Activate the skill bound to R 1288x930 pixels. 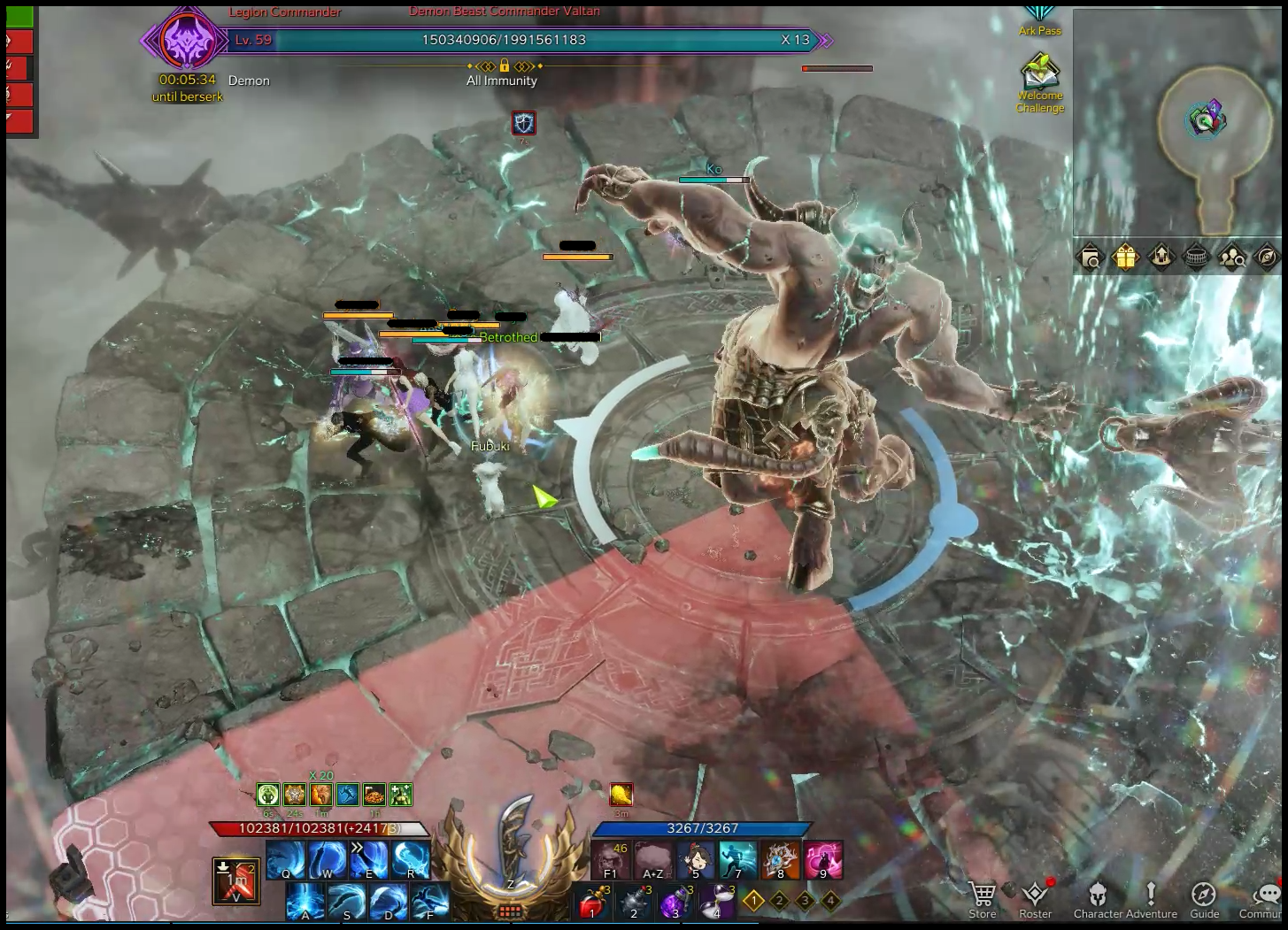411,858
